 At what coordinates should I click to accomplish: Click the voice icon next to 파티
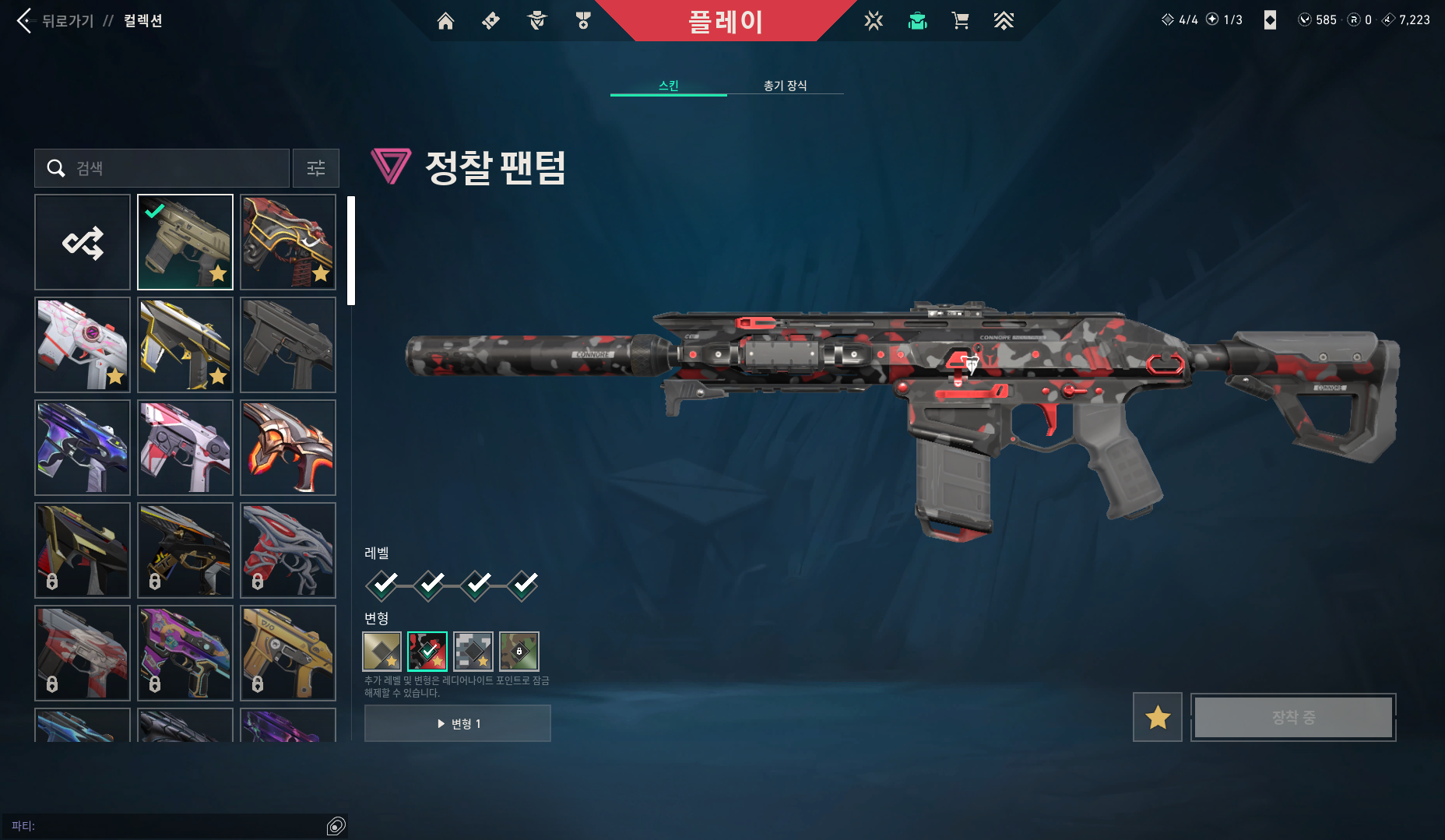(x=336, y=825)
